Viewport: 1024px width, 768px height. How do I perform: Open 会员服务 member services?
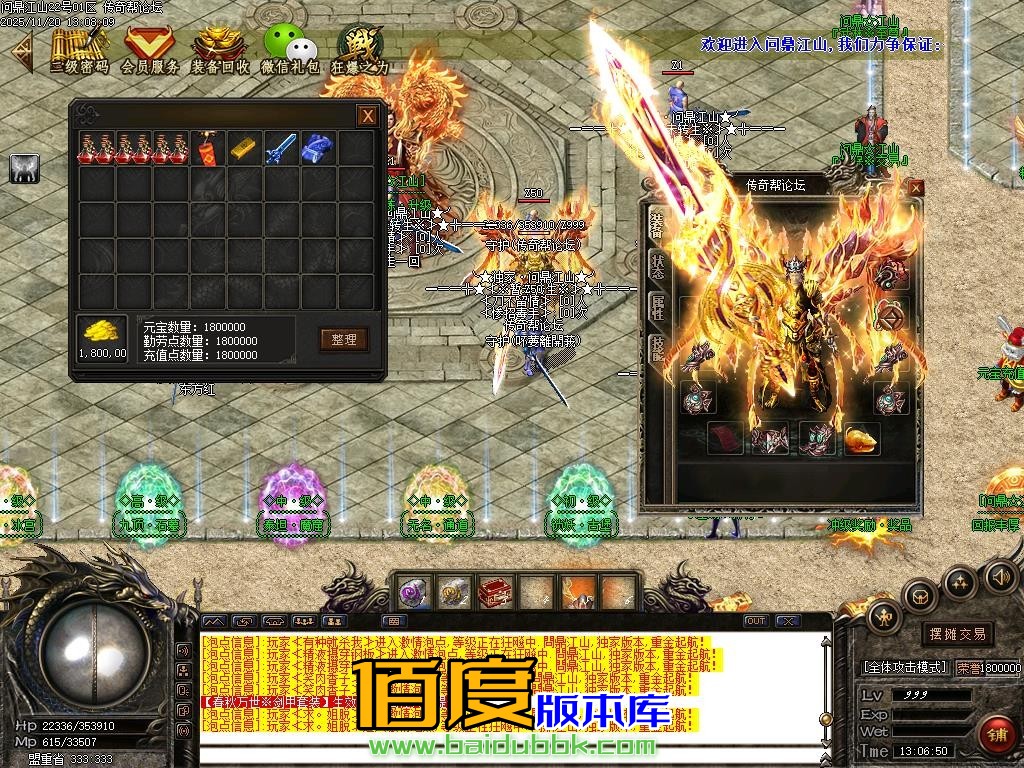pyautogui.click(x=150, y=46)
